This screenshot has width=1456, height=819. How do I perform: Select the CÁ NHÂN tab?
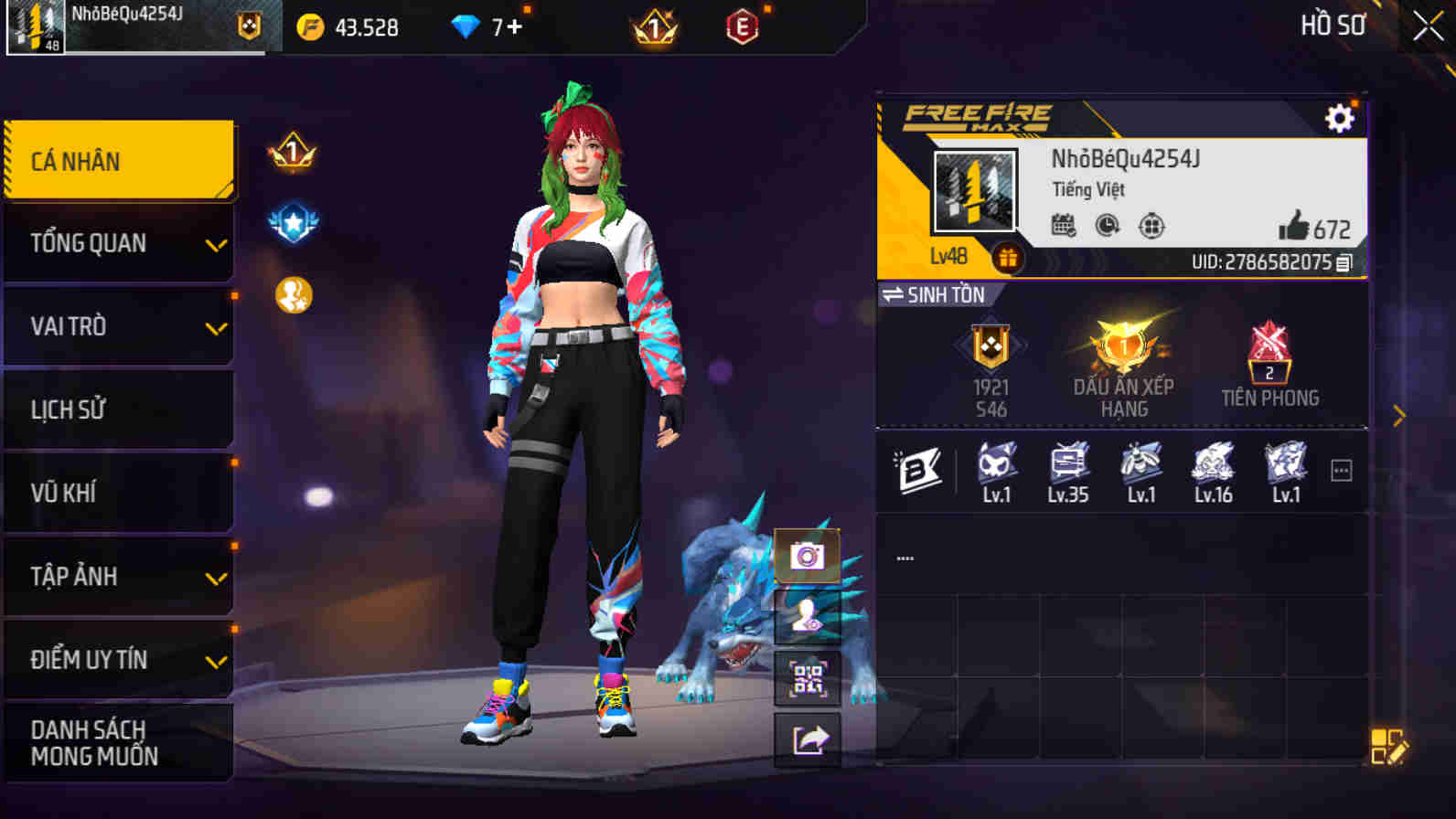click(x=119, y=160)
